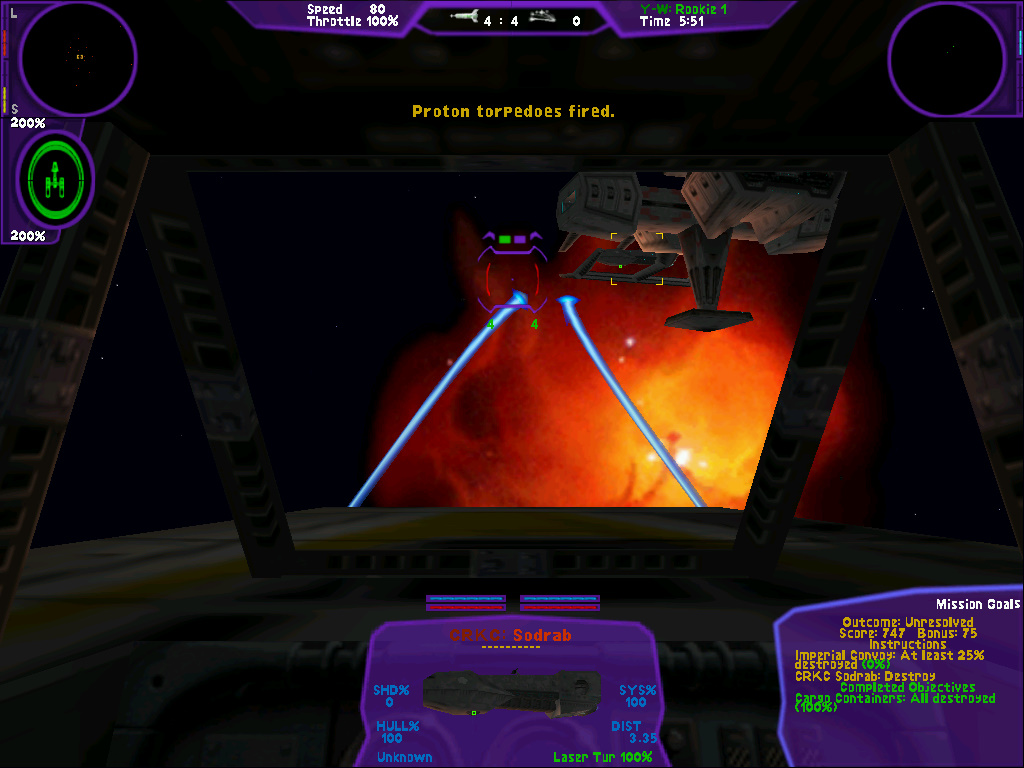Click the rear sensor scope

(x=946, y=59)
